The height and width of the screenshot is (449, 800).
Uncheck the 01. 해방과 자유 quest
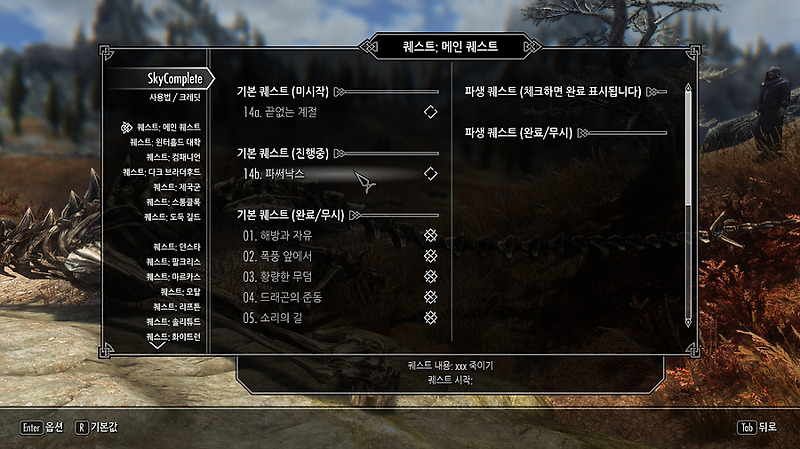tap(431, 235)
